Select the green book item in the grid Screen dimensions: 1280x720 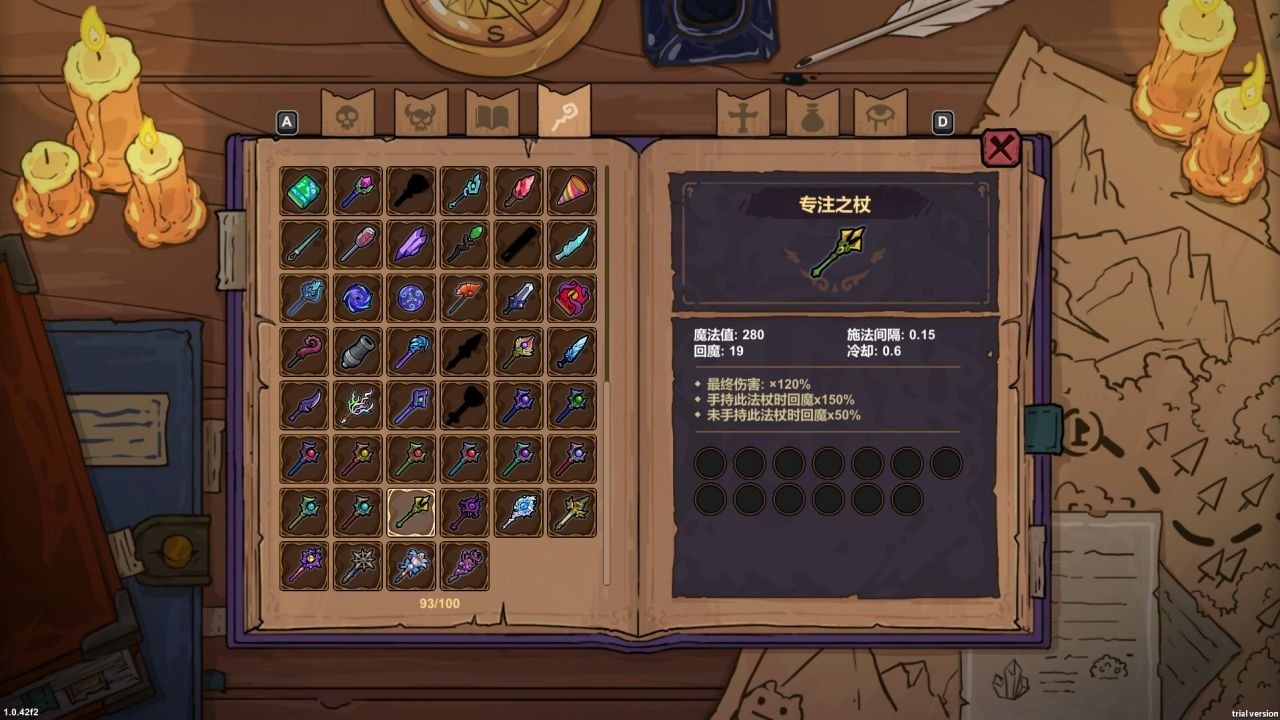coord(305,191)
